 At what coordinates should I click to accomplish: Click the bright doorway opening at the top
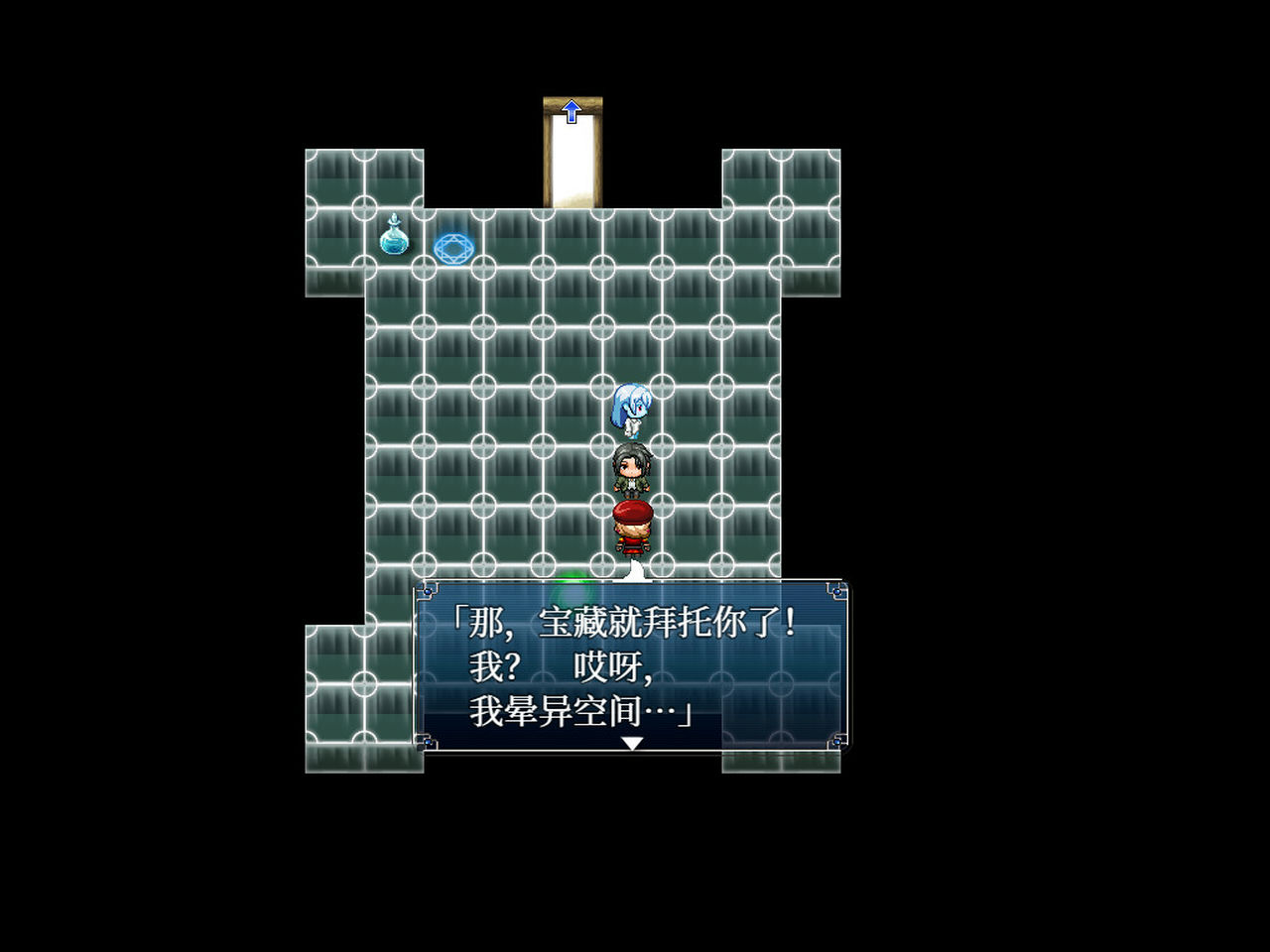tap(573, 159)
